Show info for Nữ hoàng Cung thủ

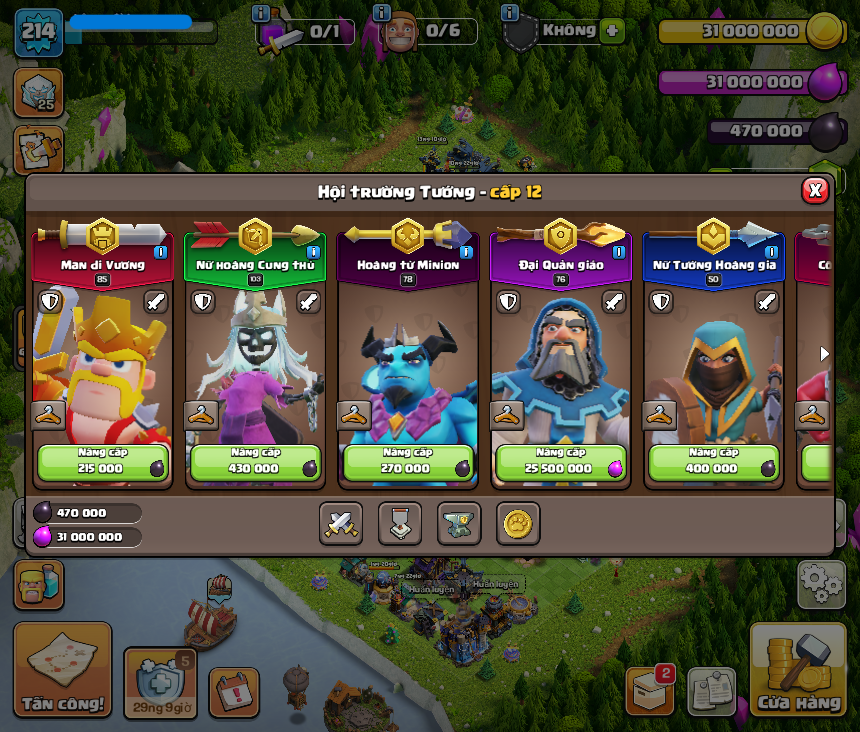coord(313,252)
